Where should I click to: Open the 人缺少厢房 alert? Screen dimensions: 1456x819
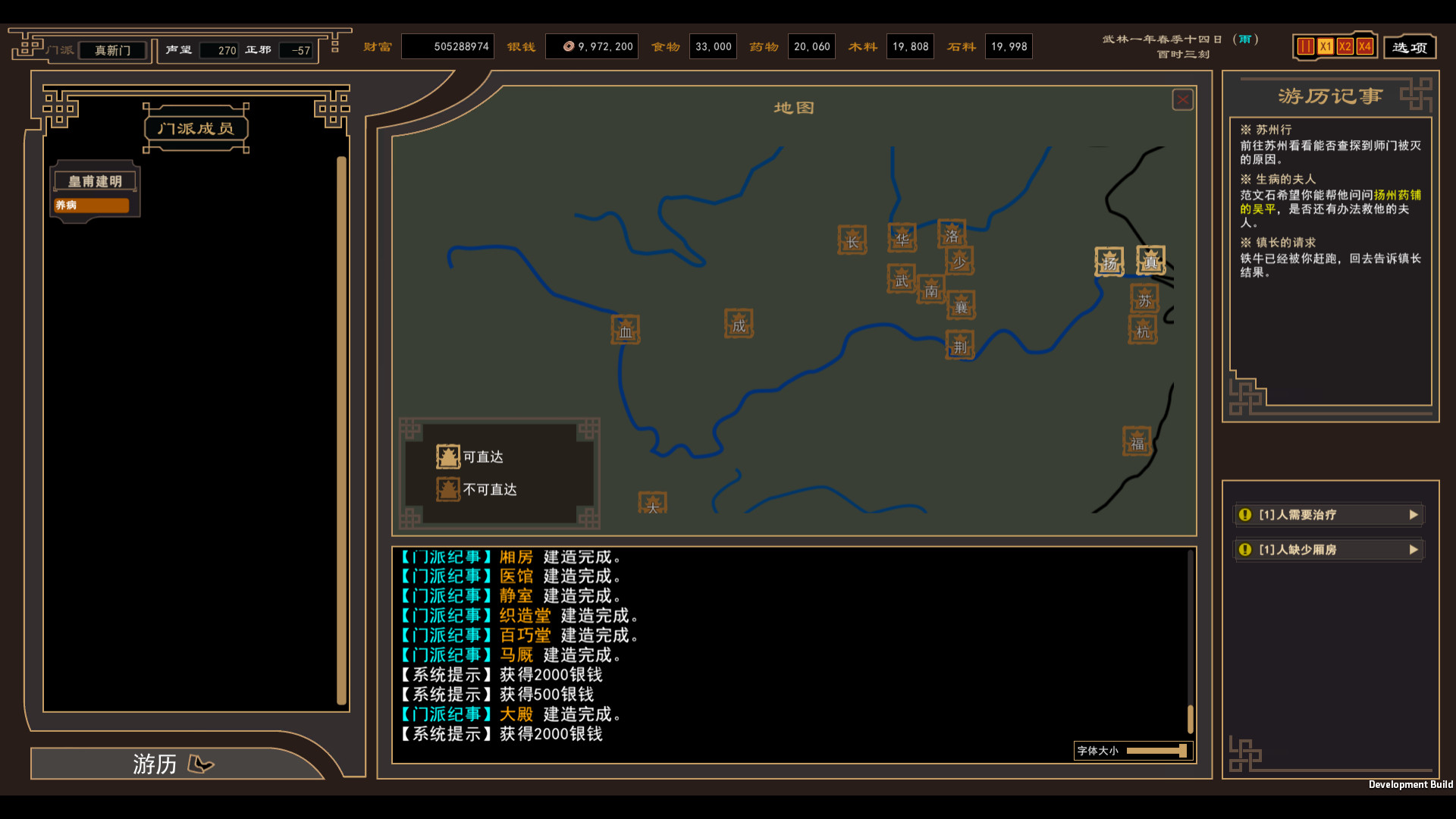(1328, 550)
